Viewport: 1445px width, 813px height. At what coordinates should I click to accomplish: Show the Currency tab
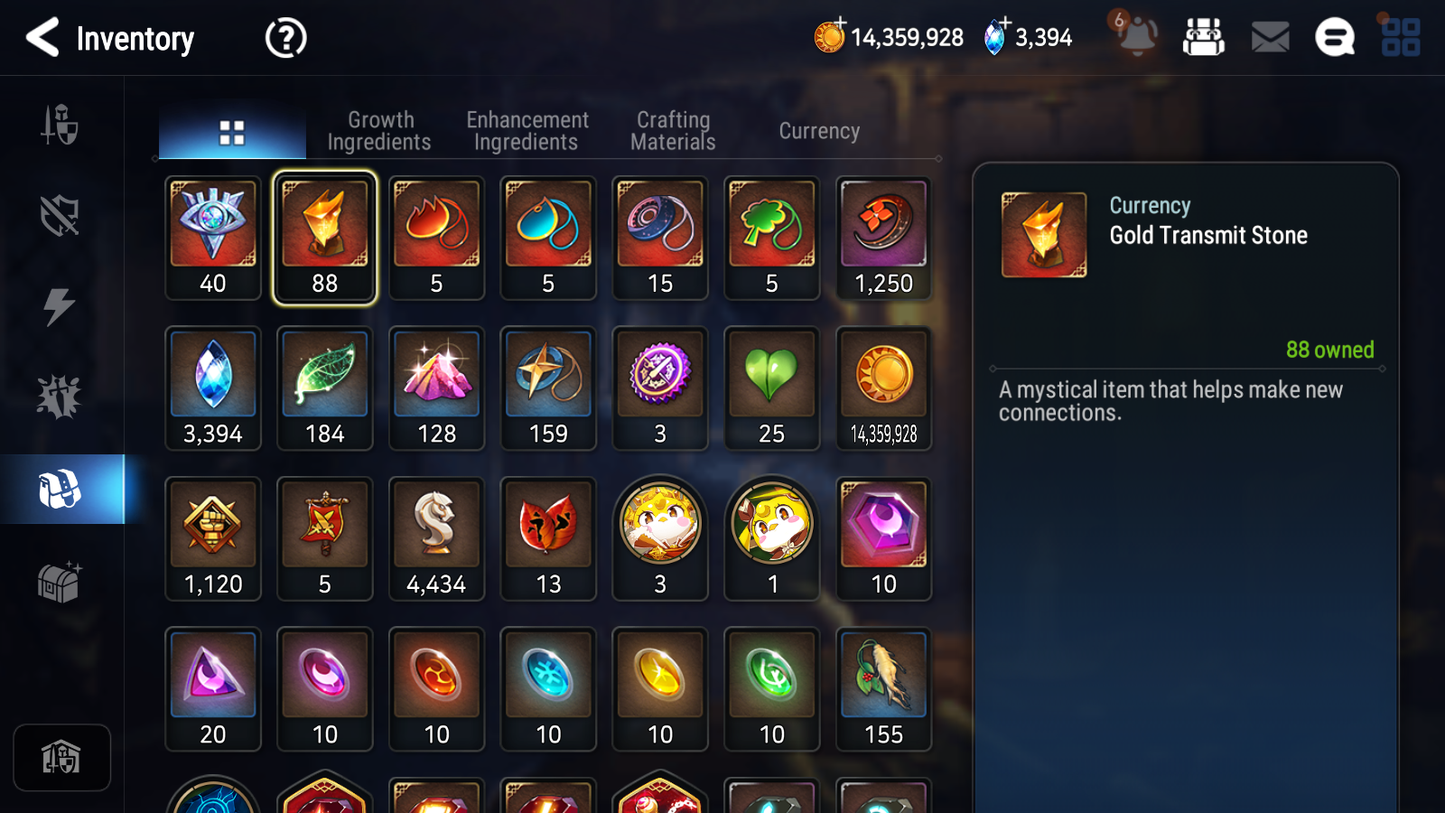[819, 131]
